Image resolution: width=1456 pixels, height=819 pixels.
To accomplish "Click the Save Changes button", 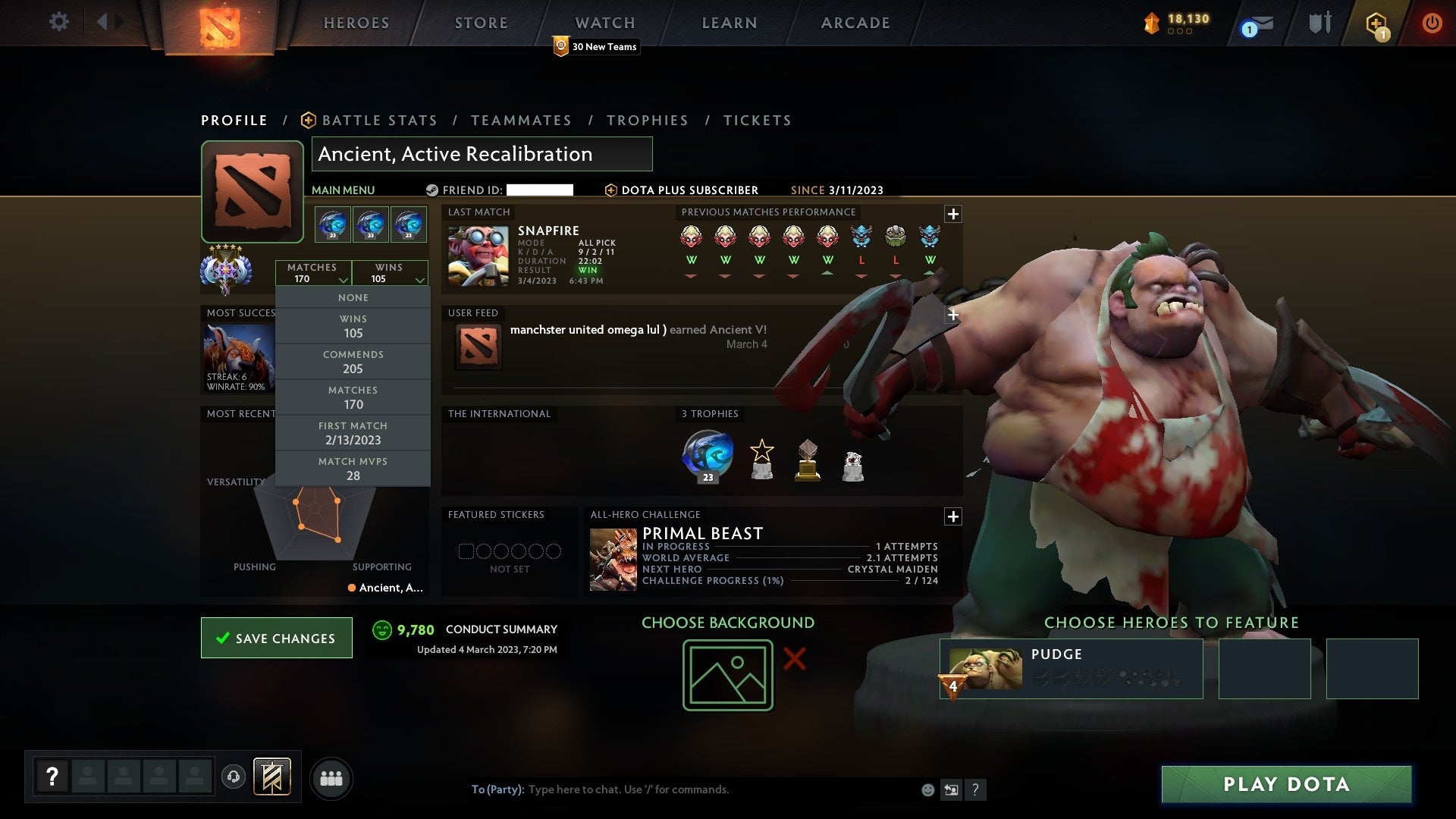I will pyautogui.click(x=276, y=638).
